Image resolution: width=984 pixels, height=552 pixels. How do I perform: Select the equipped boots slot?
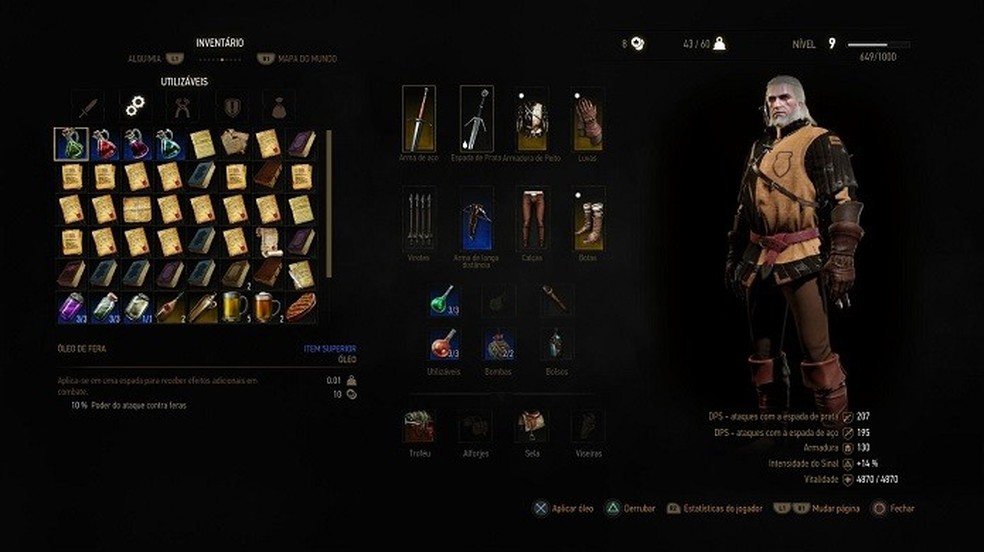(x=589, y=218)
